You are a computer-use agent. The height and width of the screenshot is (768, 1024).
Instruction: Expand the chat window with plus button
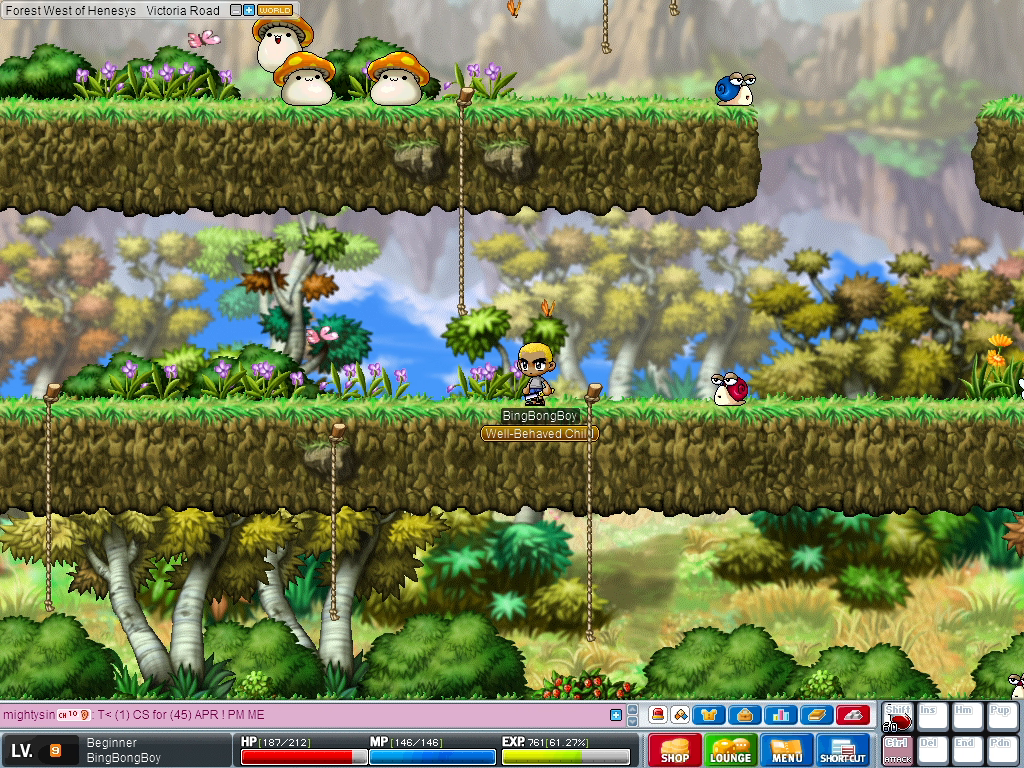coord(616,714)
